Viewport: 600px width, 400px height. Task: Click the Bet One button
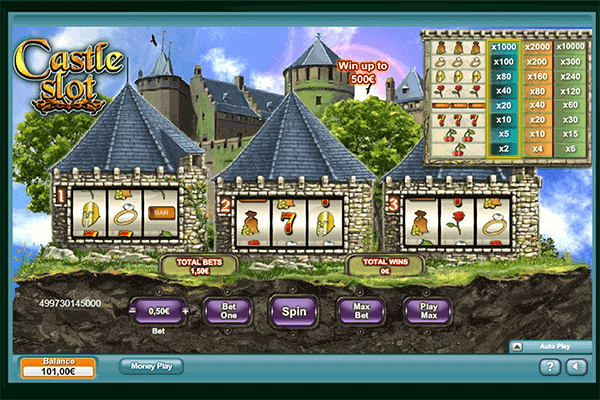point(227,310)
